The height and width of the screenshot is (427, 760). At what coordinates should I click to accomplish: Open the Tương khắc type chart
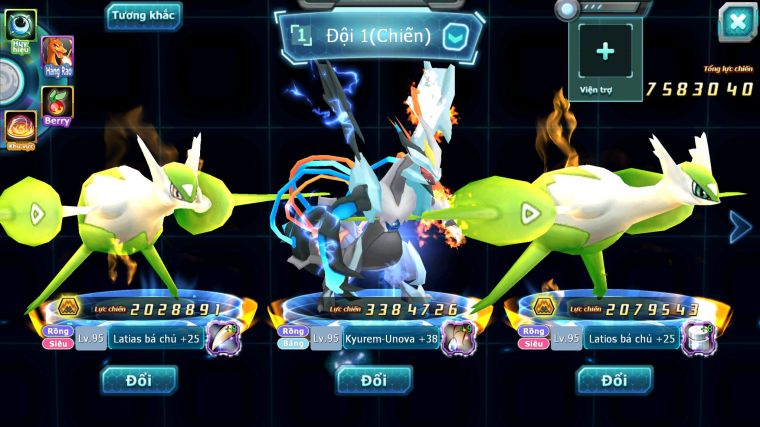pyautogui.click(x=143, y=14)
